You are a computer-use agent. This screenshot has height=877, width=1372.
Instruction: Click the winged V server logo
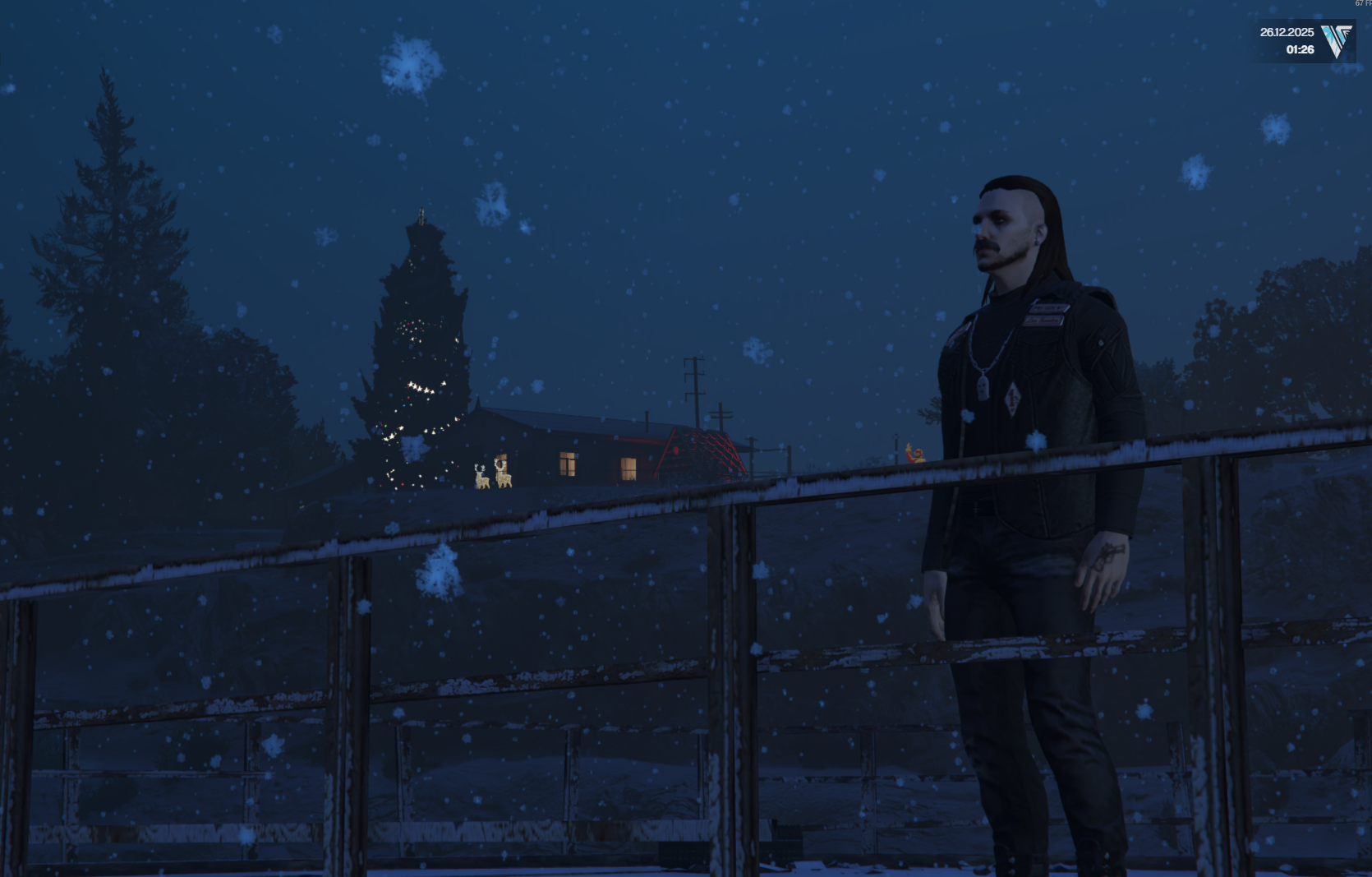pos(1337,40)
